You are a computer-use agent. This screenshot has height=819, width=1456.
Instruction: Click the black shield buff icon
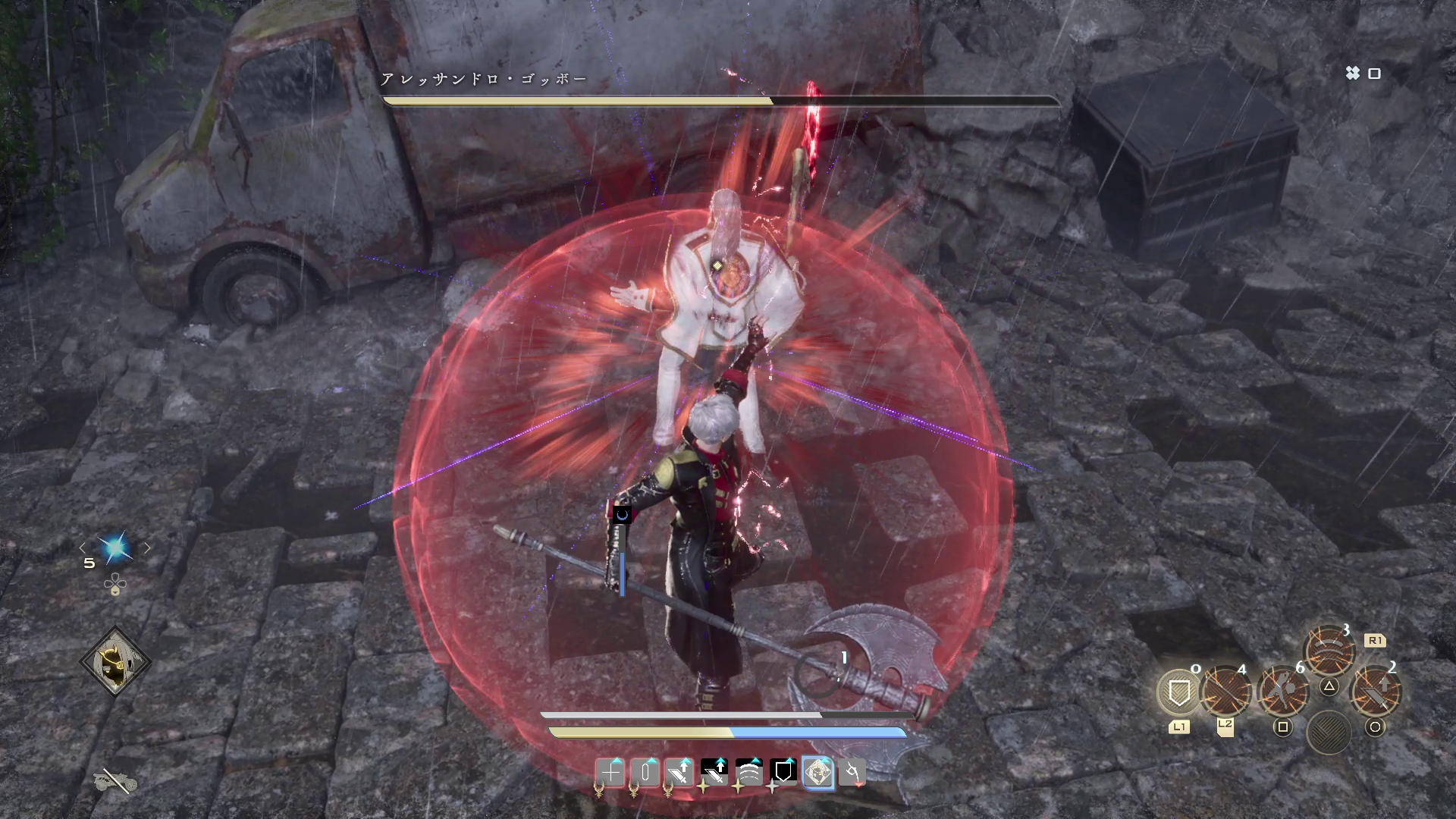pos(783,773)
